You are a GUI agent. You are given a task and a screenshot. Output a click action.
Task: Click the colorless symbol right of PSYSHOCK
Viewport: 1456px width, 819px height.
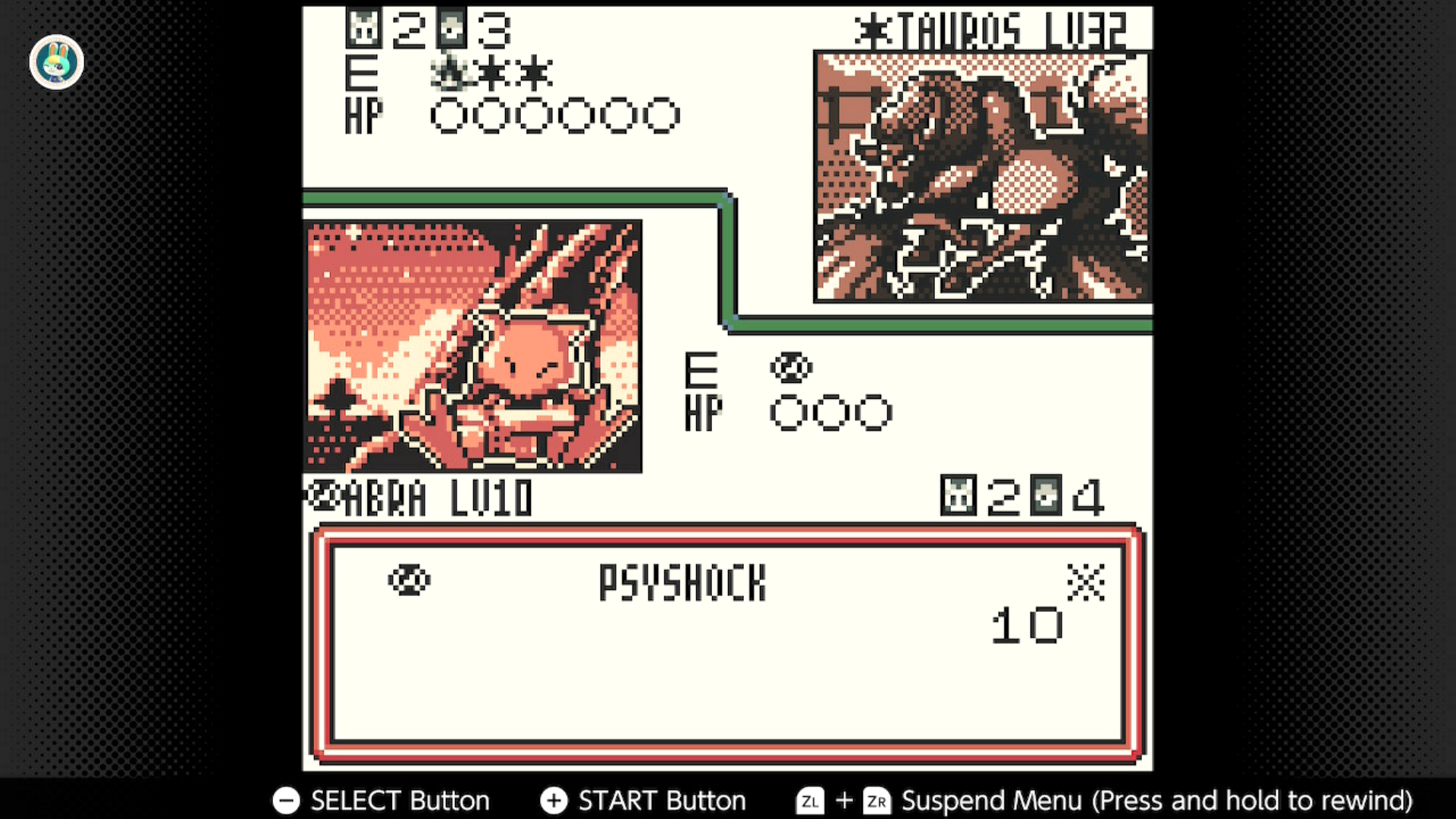click(1087, 581)
